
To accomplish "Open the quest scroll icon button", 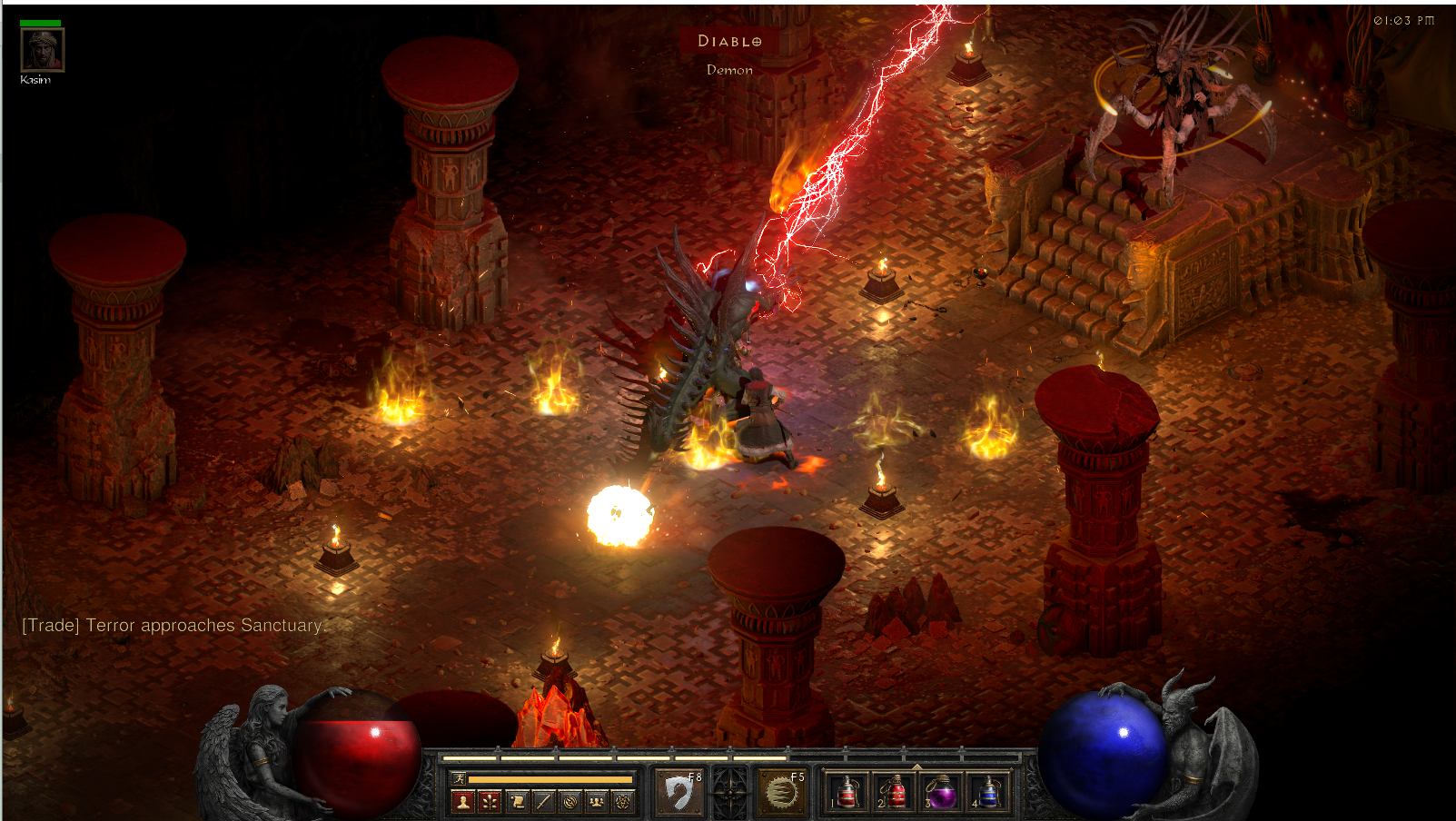I will click(x=517, y=801).
